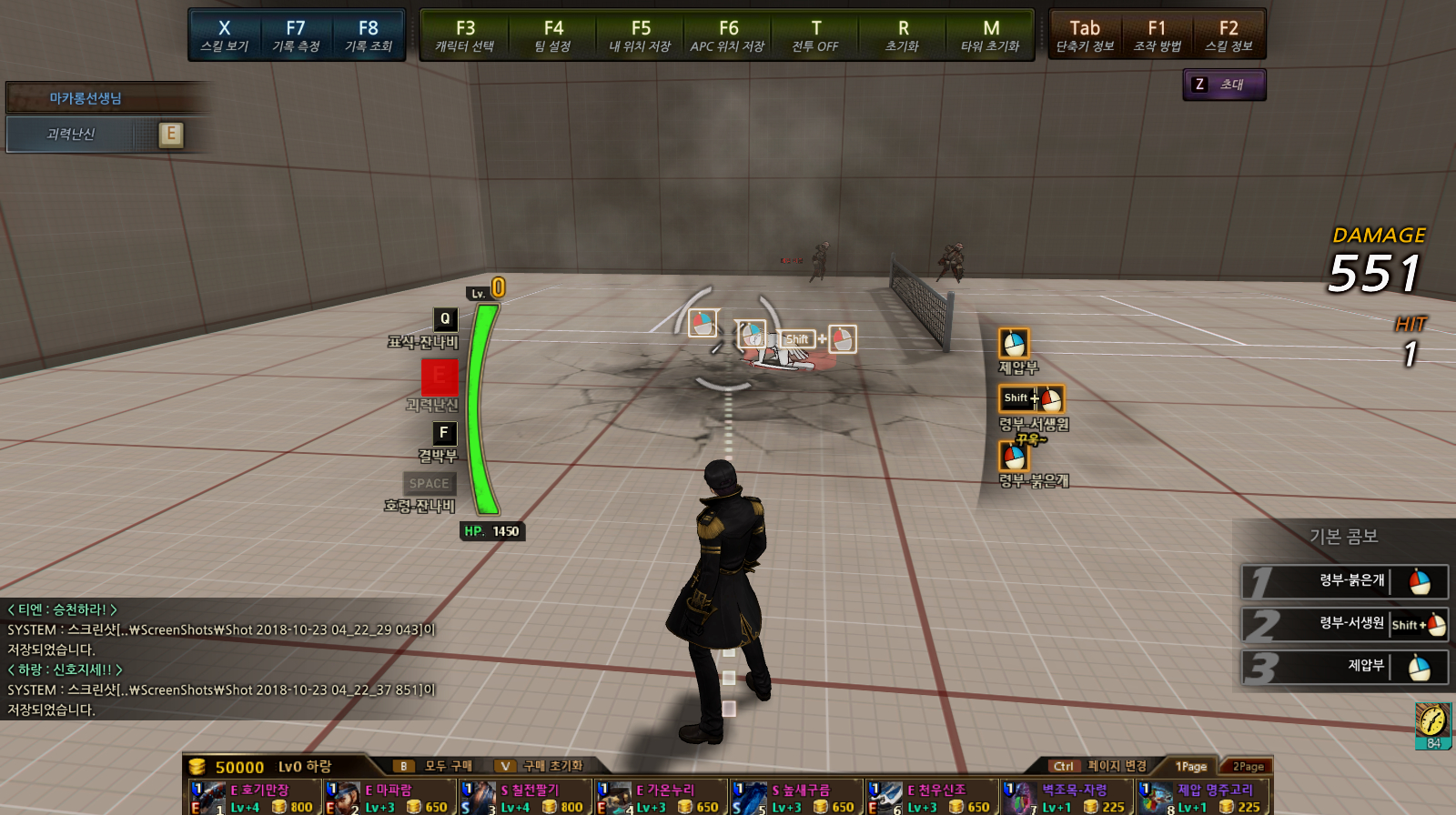The height and width of the screenshot is (815, 1456).
Task: Buy the 호기만장 skill upgrade
Action: tap(255, 798)
